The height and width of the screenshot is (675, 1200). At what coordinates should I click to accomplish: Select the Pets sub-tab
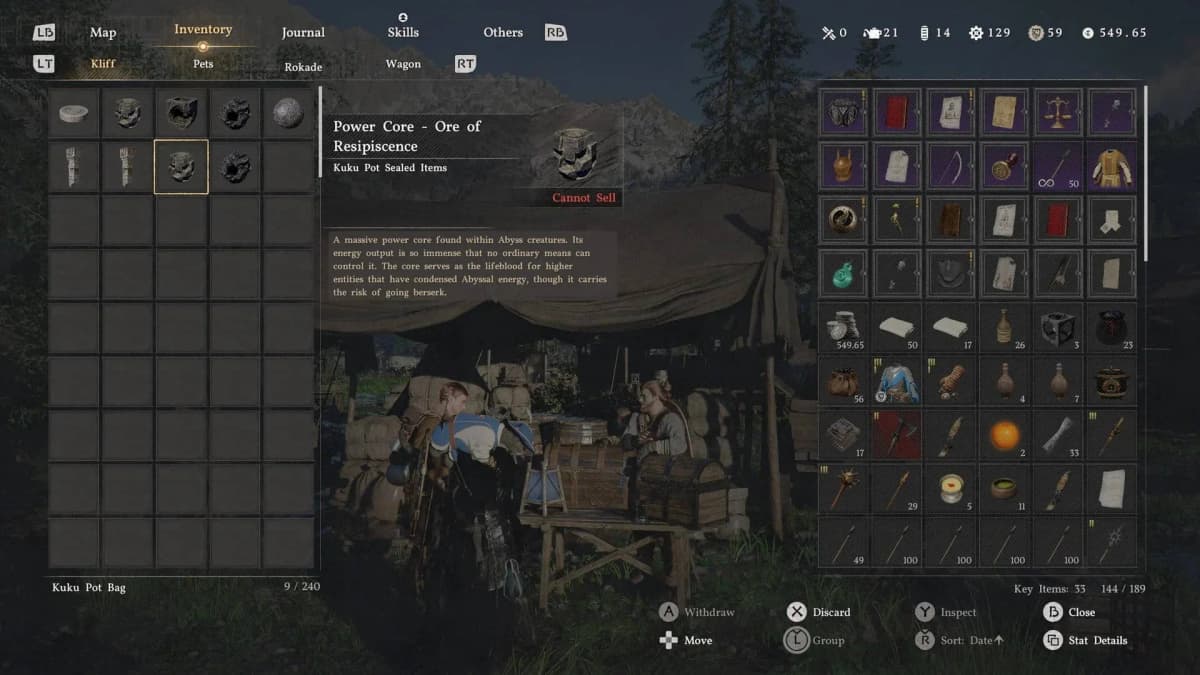pyautogui.click(x=203, y=64)
